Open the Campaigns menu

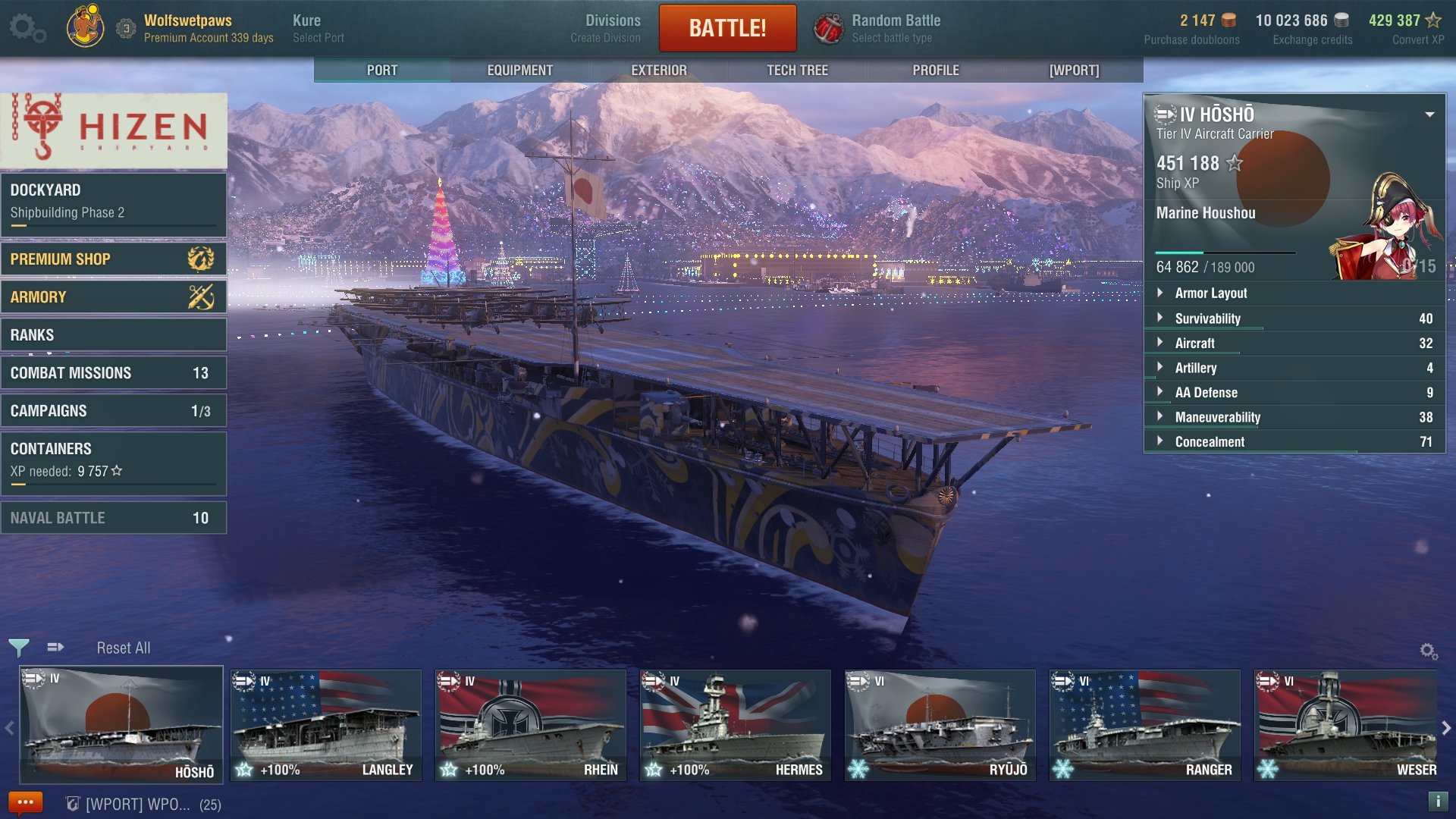(114, 410)
